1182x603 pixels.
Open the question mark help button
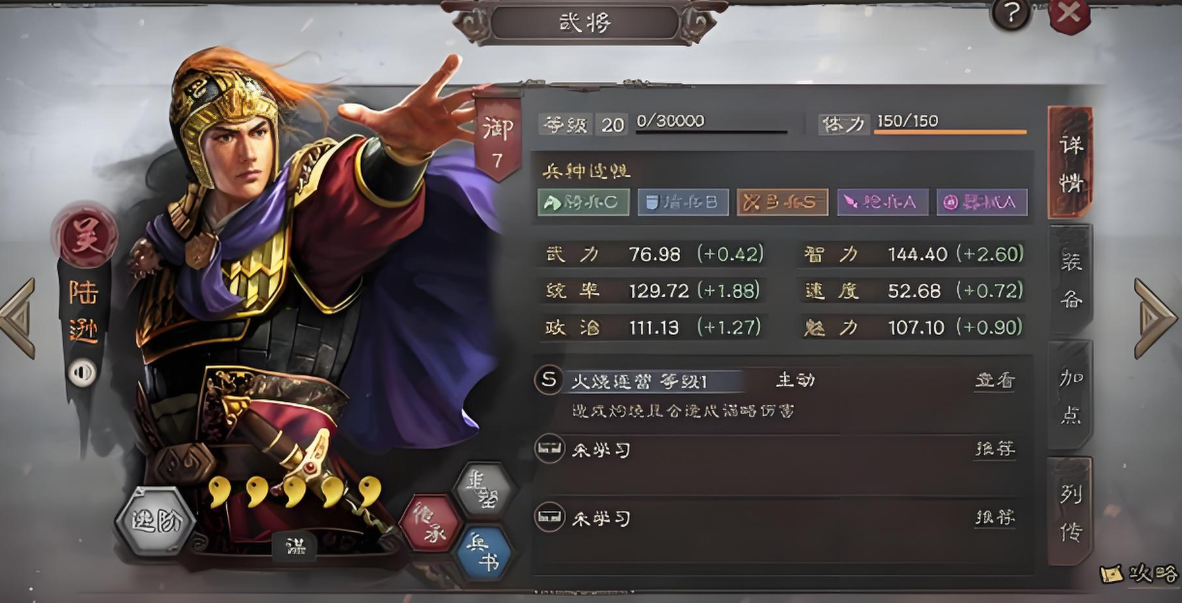click(1011, 14)
